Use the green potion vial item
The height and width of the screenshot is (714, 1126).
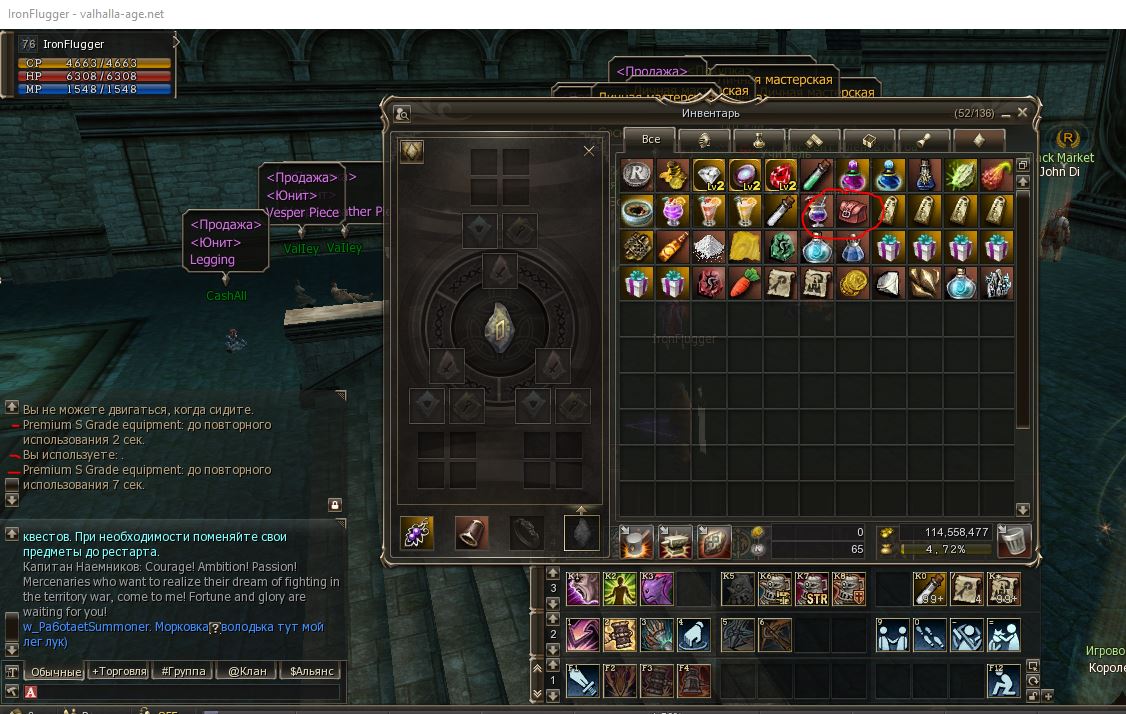pyautogui.click(x=816, y=175)
